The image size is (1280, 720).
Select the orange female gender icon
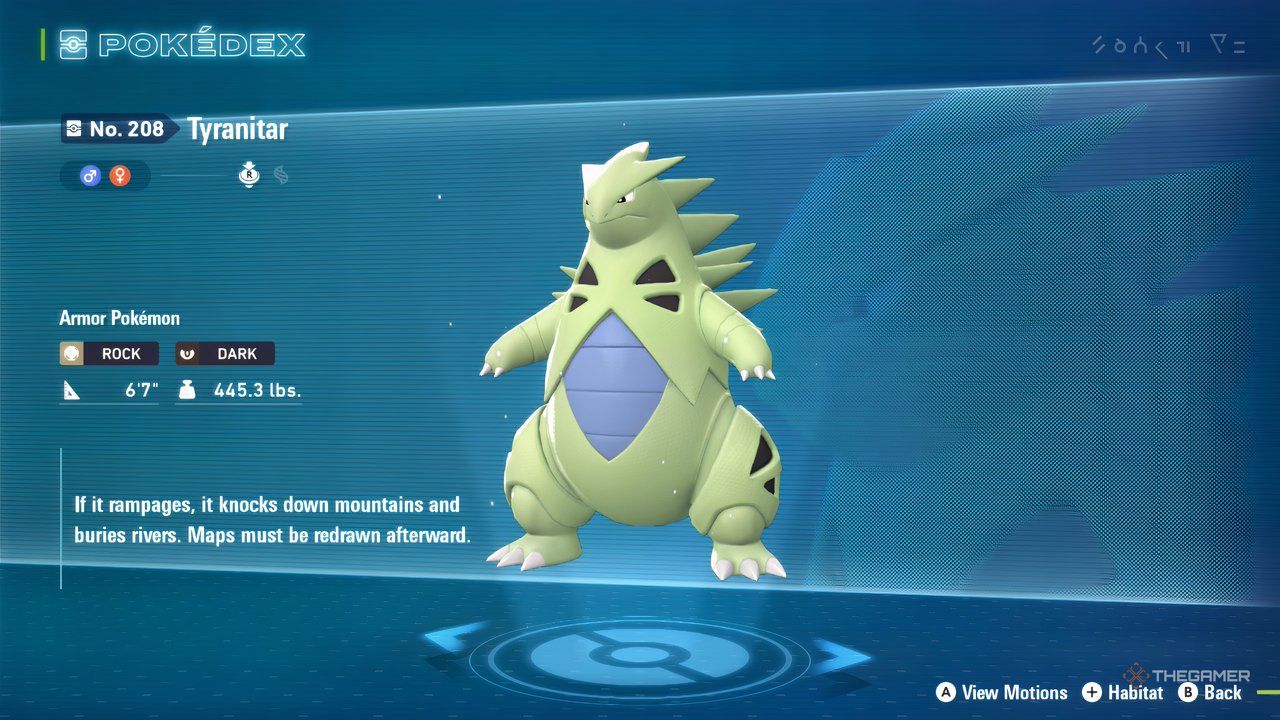tap(120, 176)
